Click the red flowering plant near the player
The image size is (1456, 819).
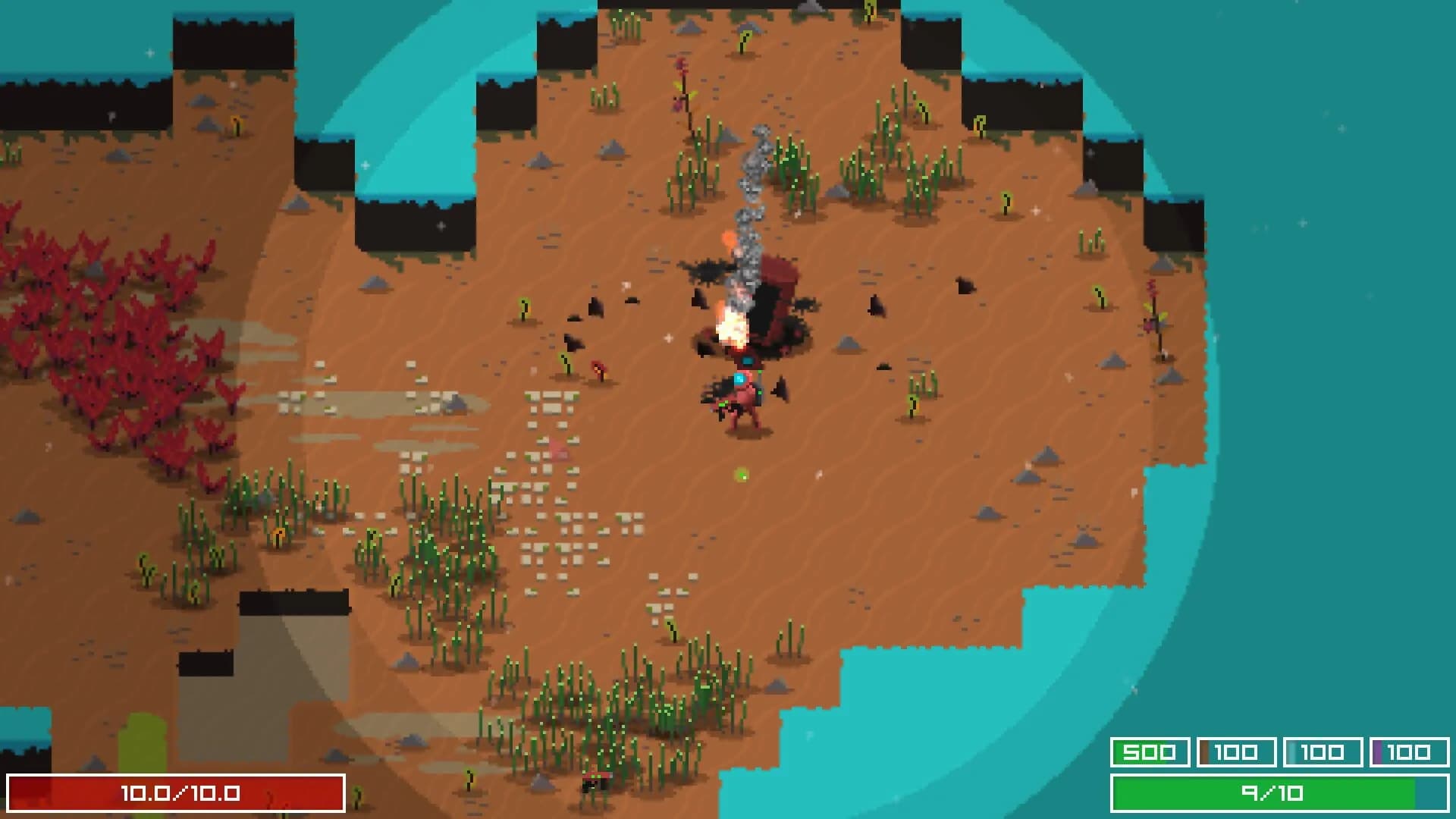click(599, 369)
